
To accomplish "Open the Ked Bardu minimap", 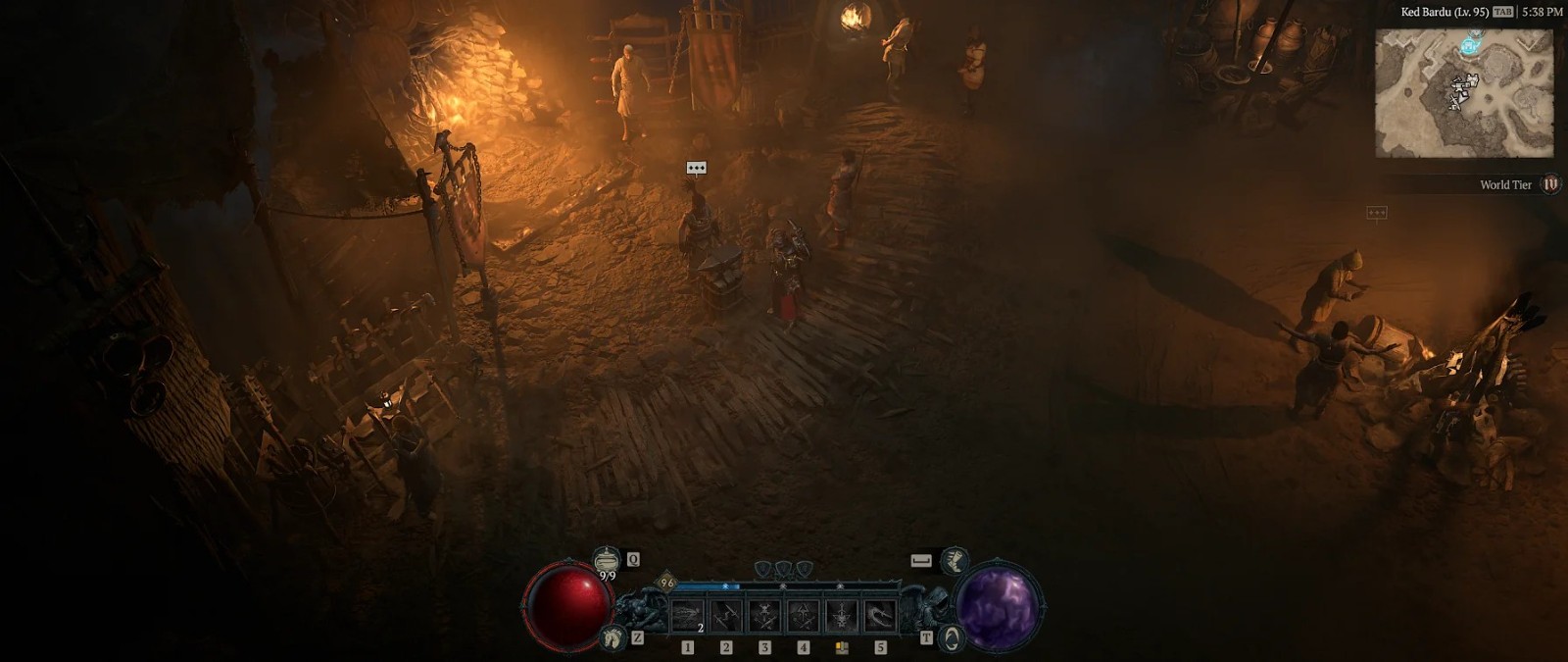I will 1464,93.
